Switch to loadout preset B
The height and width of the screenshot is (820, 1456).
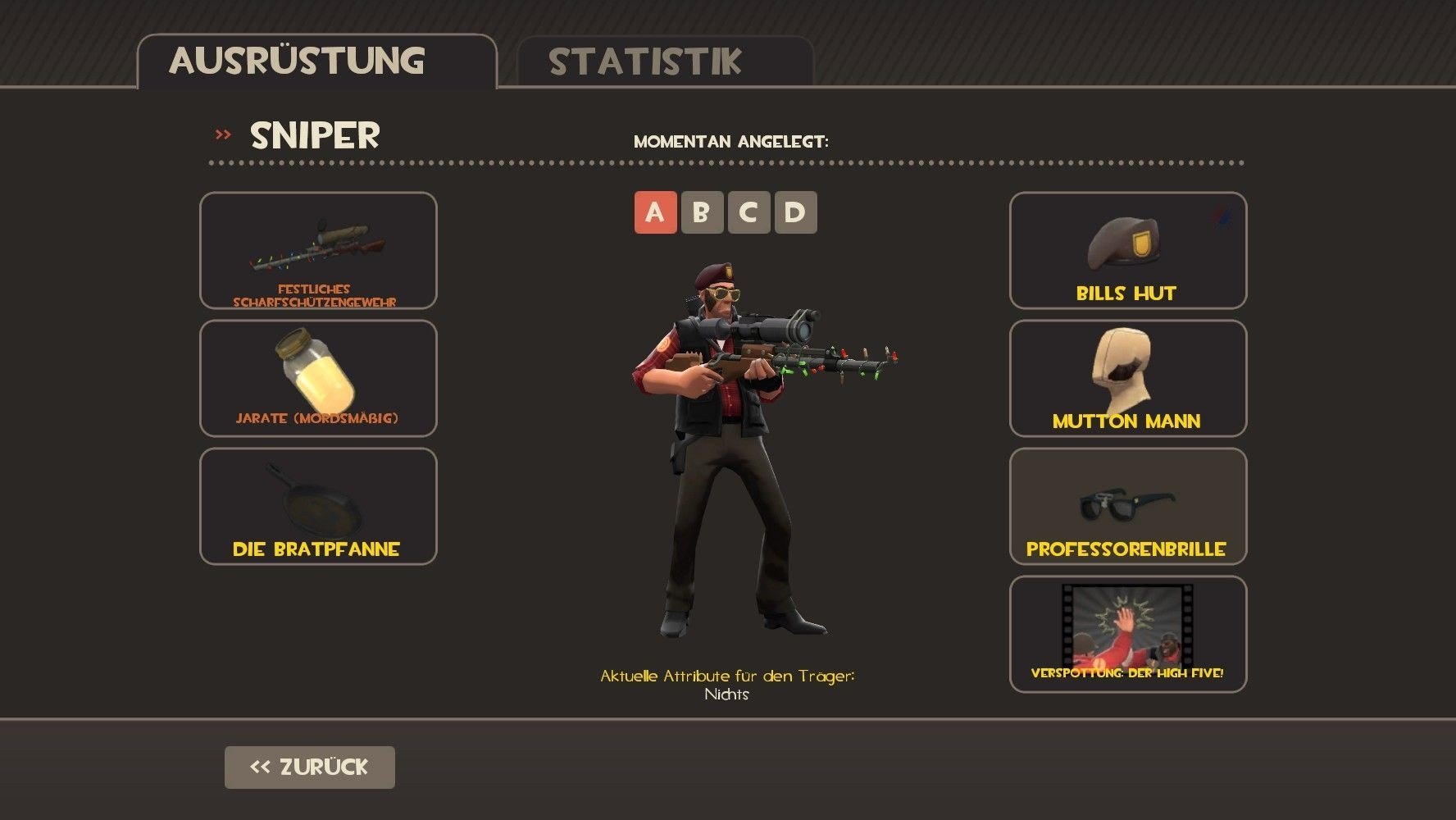702,212
